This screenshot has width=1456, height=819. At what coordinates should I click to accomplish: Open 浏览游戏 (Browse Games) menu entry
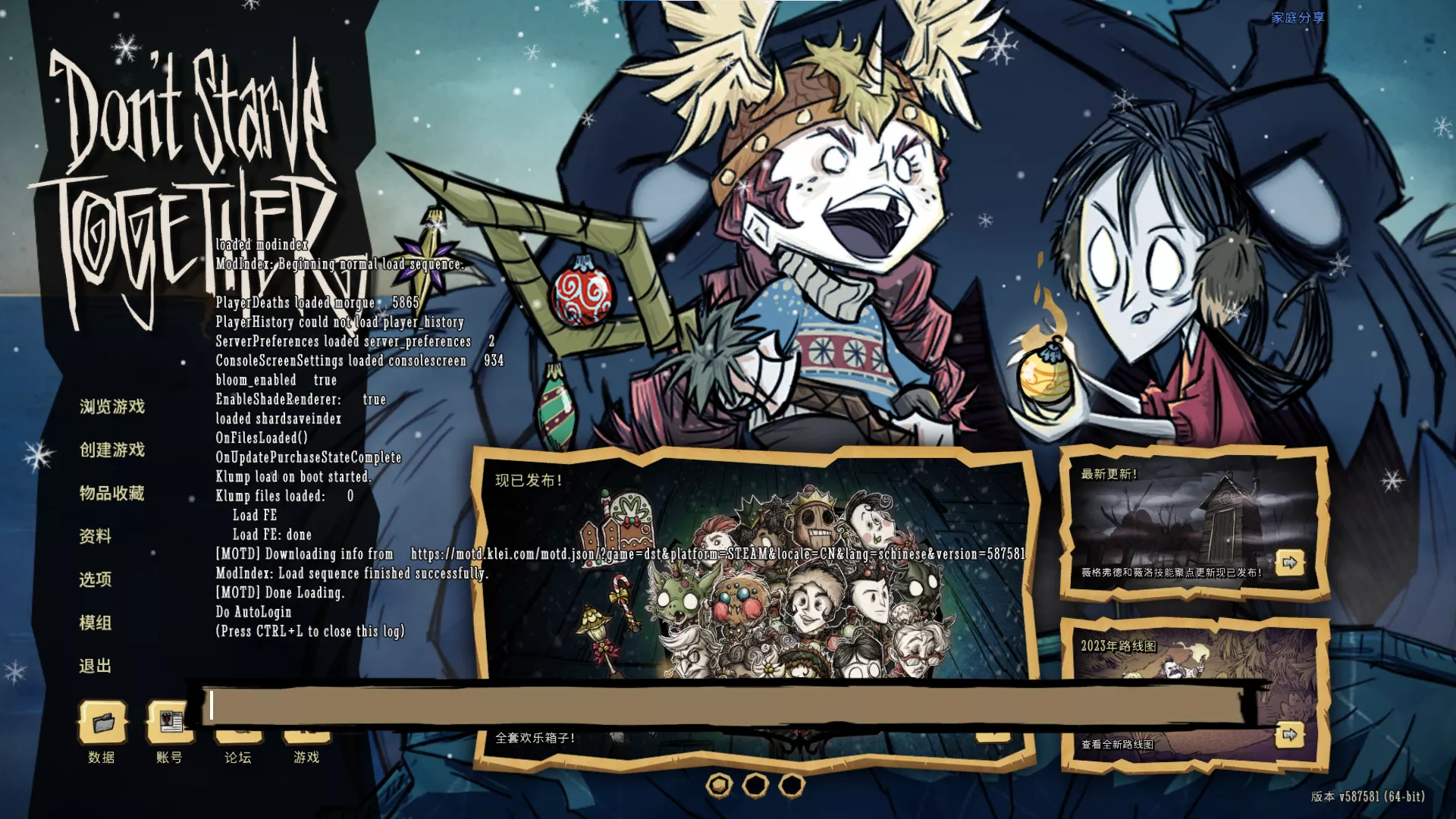111,406
